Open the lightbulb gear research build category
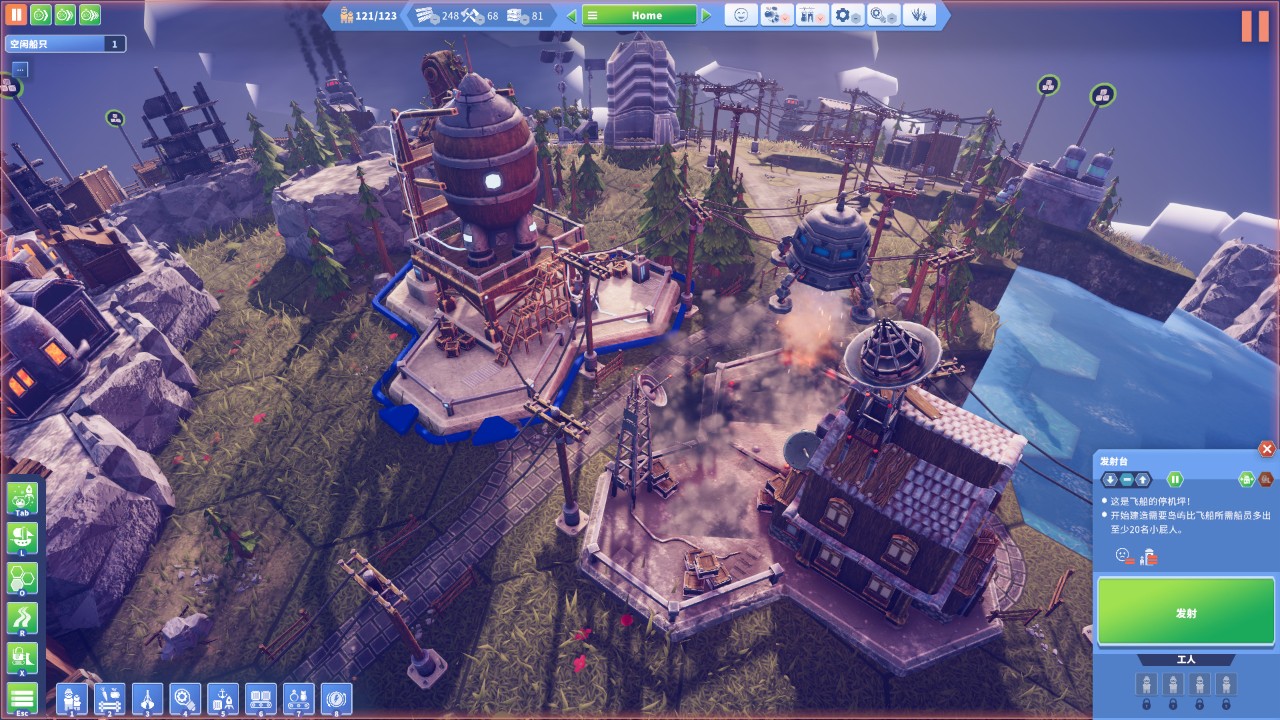1280x720 pixels. [185, 698]
